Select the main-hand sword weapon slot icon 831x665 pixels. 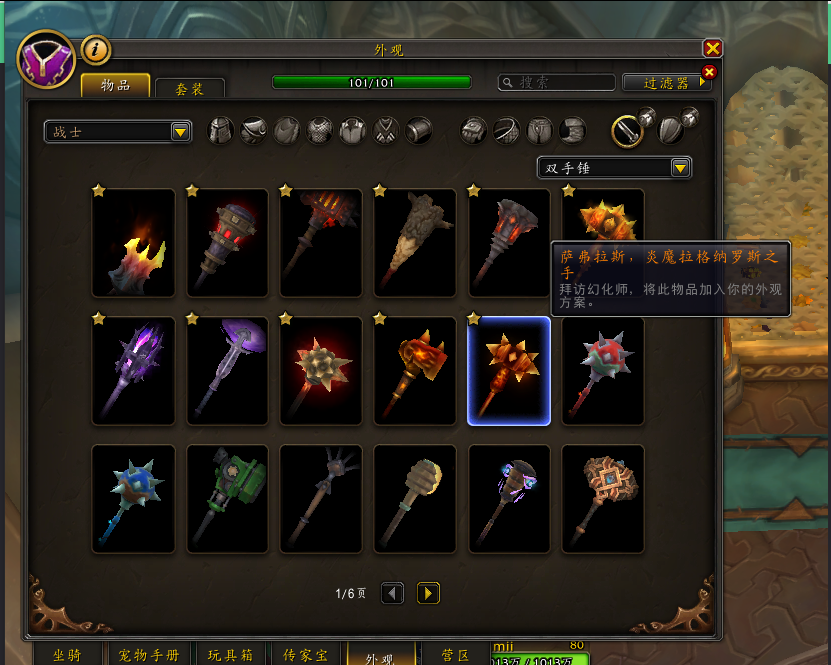click(627, 130)
